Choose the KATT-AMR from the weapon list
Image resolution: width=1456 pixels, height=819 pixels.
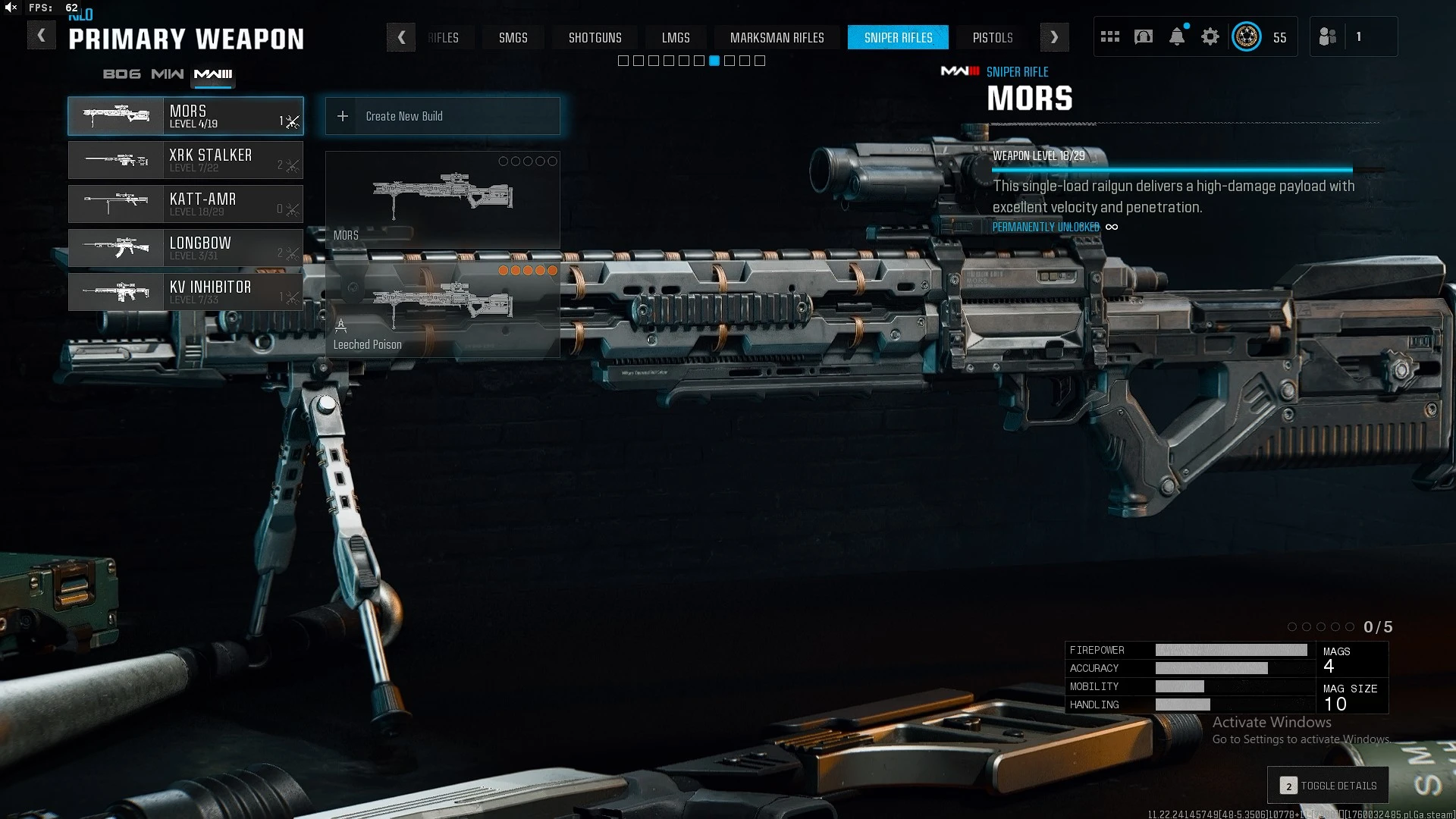coord(186,204)
